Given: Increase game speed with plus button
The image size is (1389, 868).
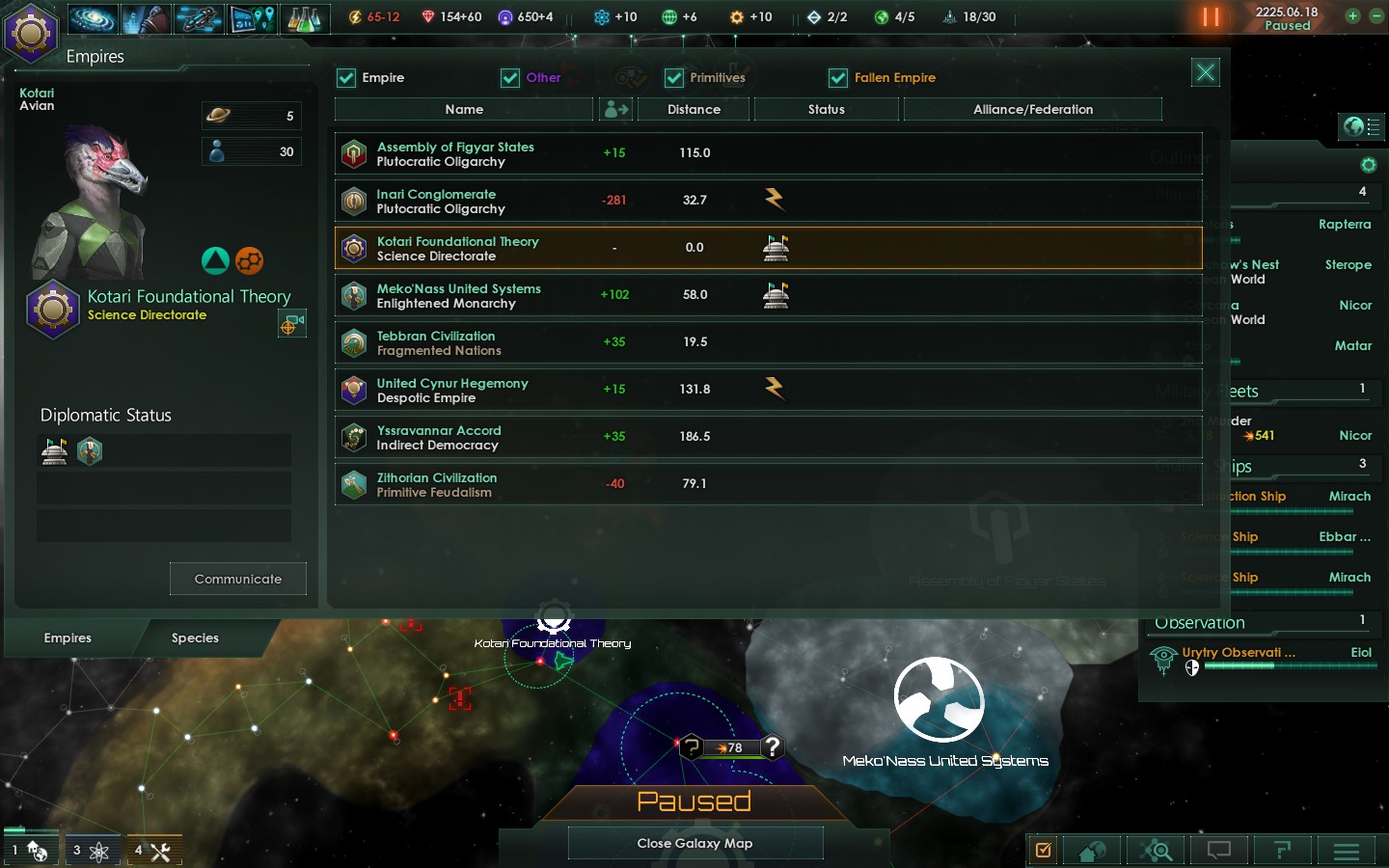Looking at the screenshot, I should 1352,16.
